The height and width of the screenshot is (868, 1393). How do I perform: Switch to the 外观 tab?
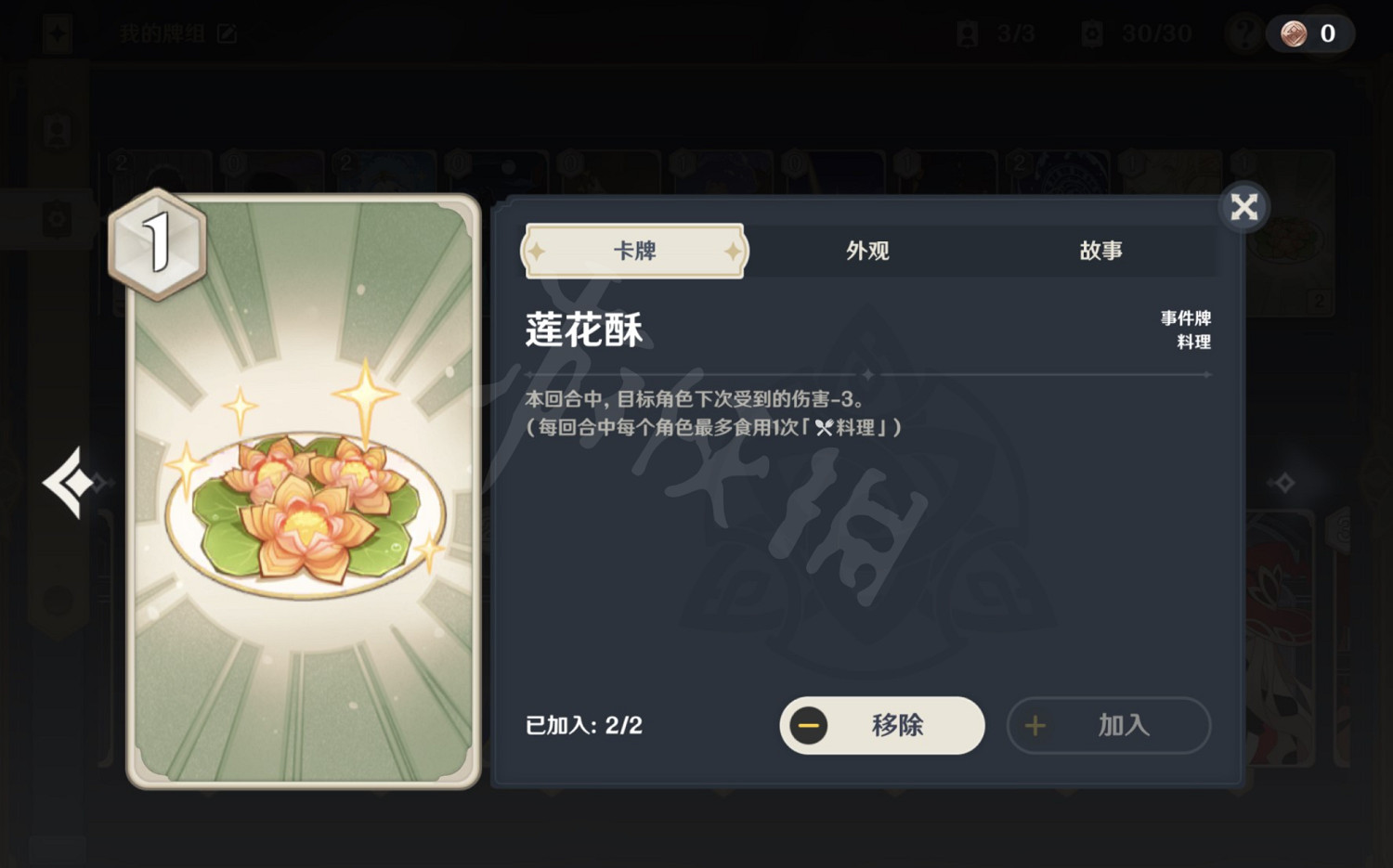867,251
